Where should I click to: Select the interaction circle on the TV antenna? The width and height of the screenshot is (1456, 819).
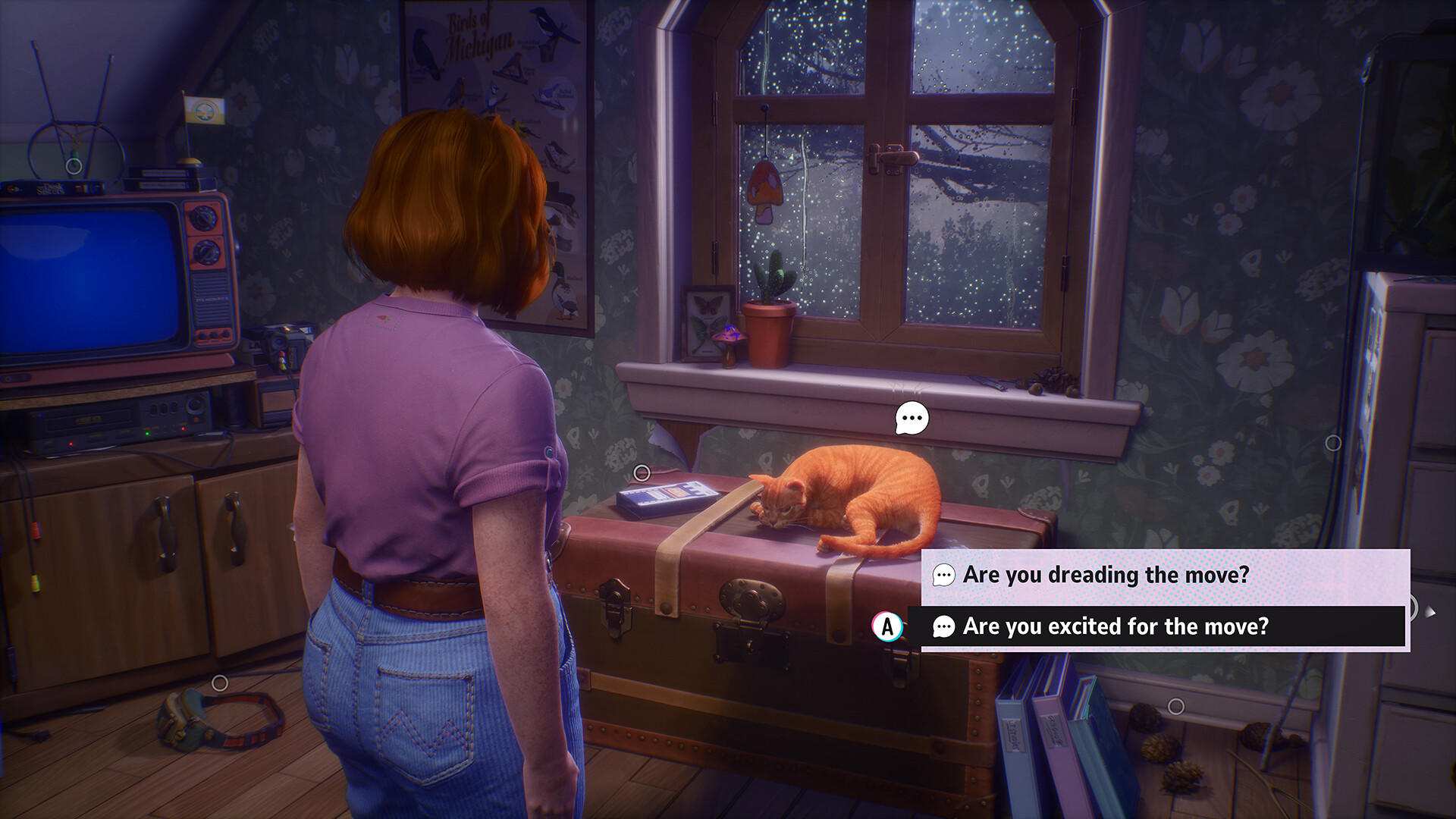74,165
